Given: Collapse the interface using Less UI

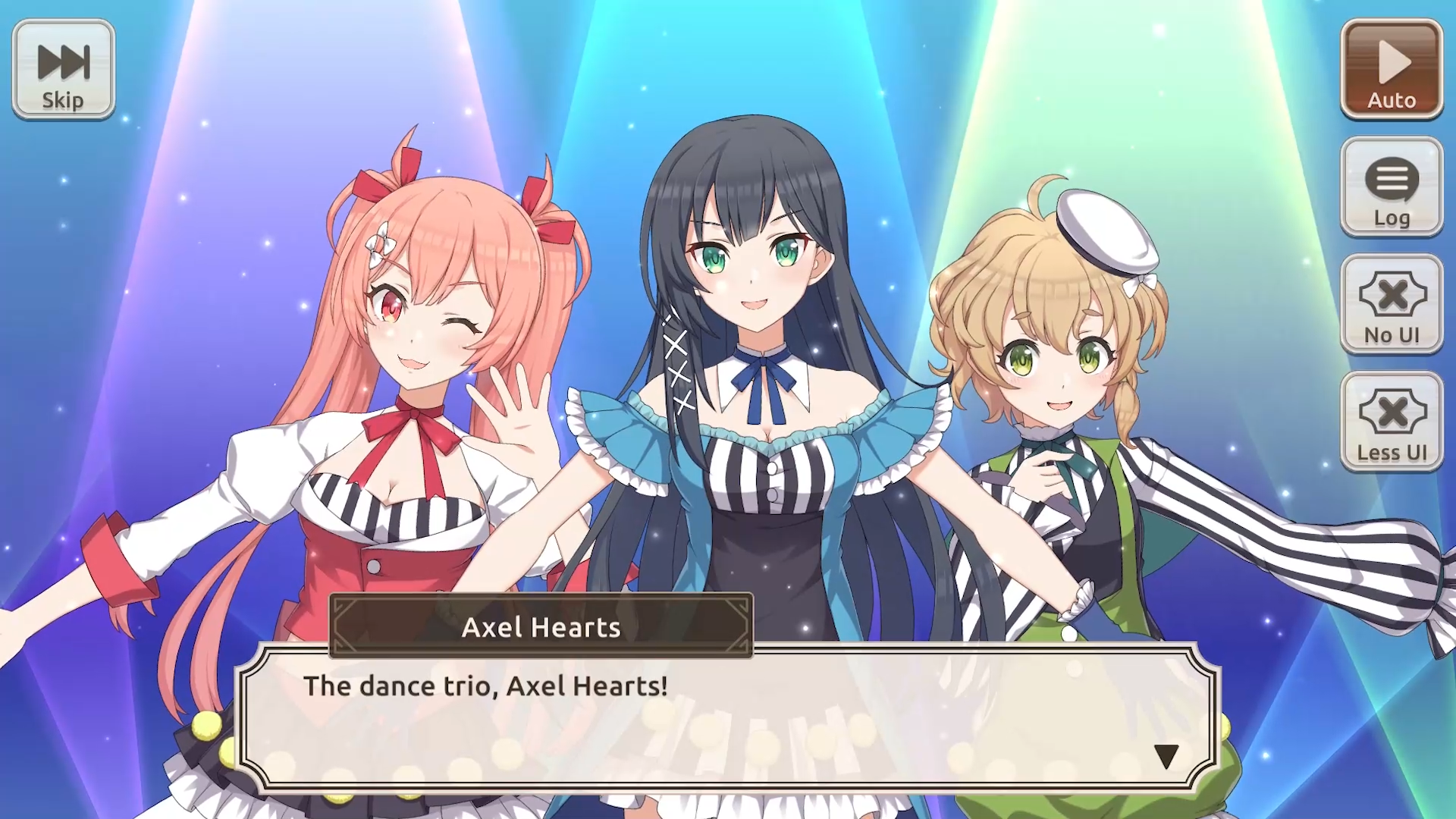Looking at the screenshot, I should coord(1391,421).
